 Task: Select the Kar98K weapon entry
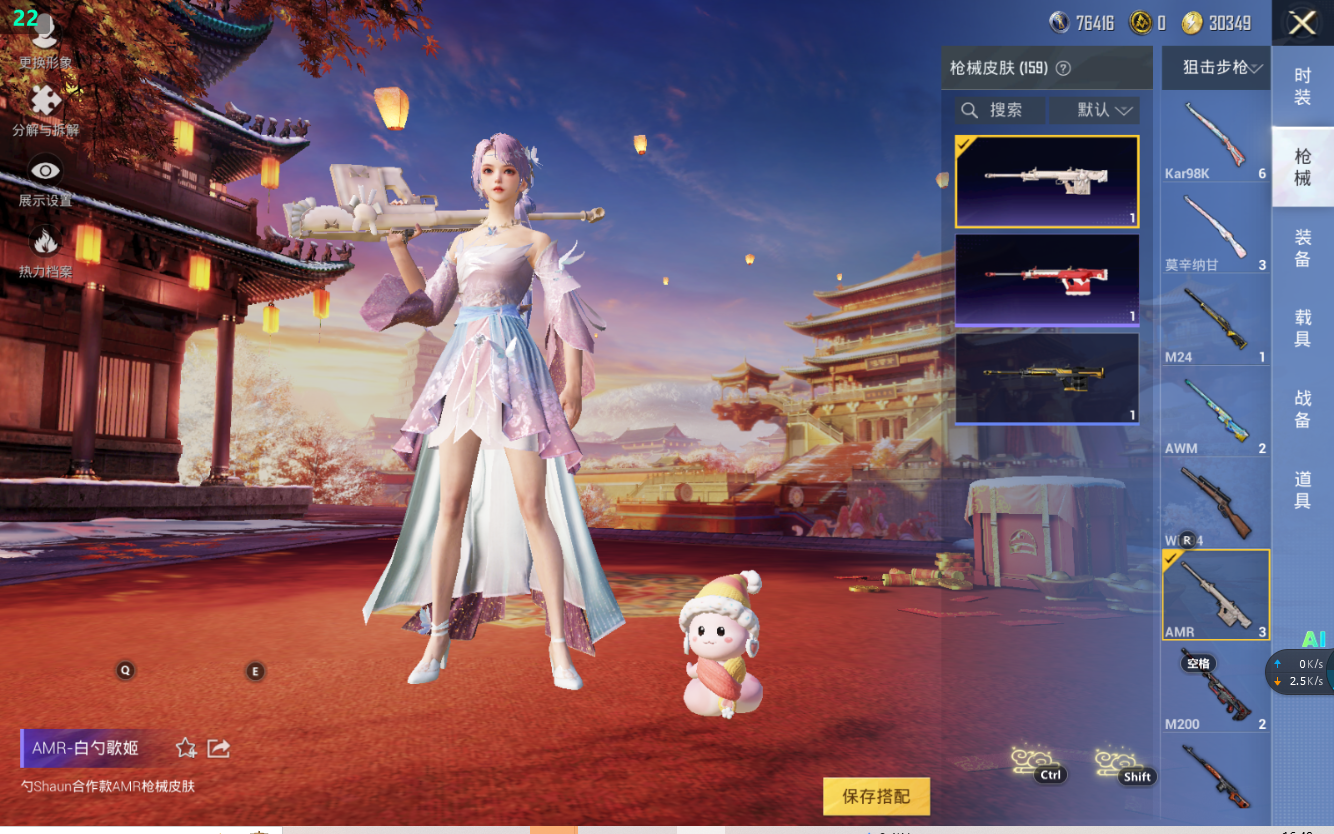(x=1215, y=140)
